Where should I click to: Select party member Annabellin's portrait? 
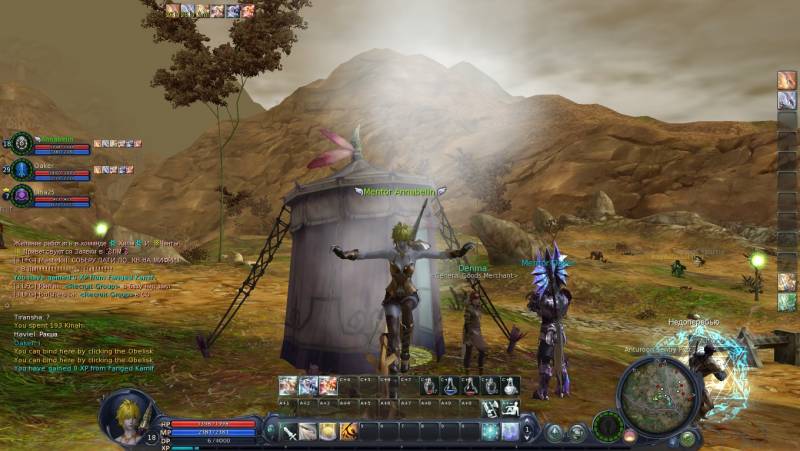point(22,143)
